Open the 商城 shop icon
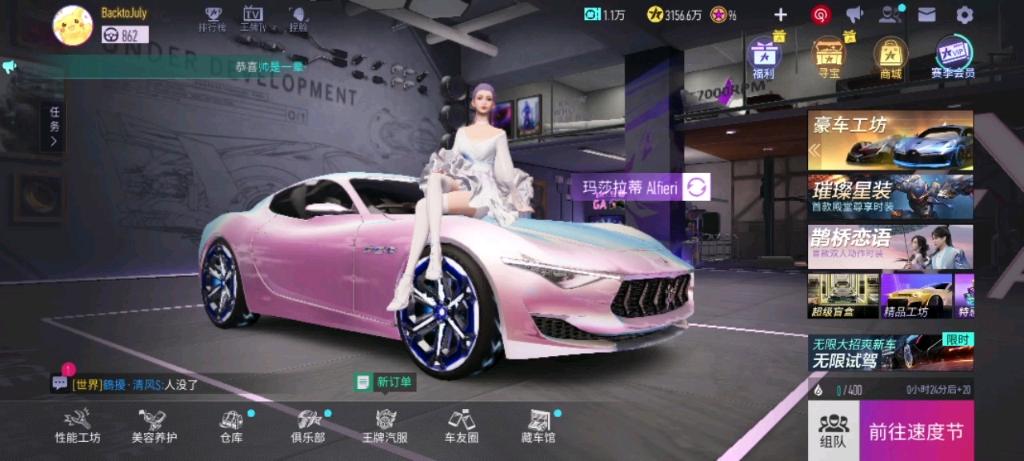 [889, 56]
